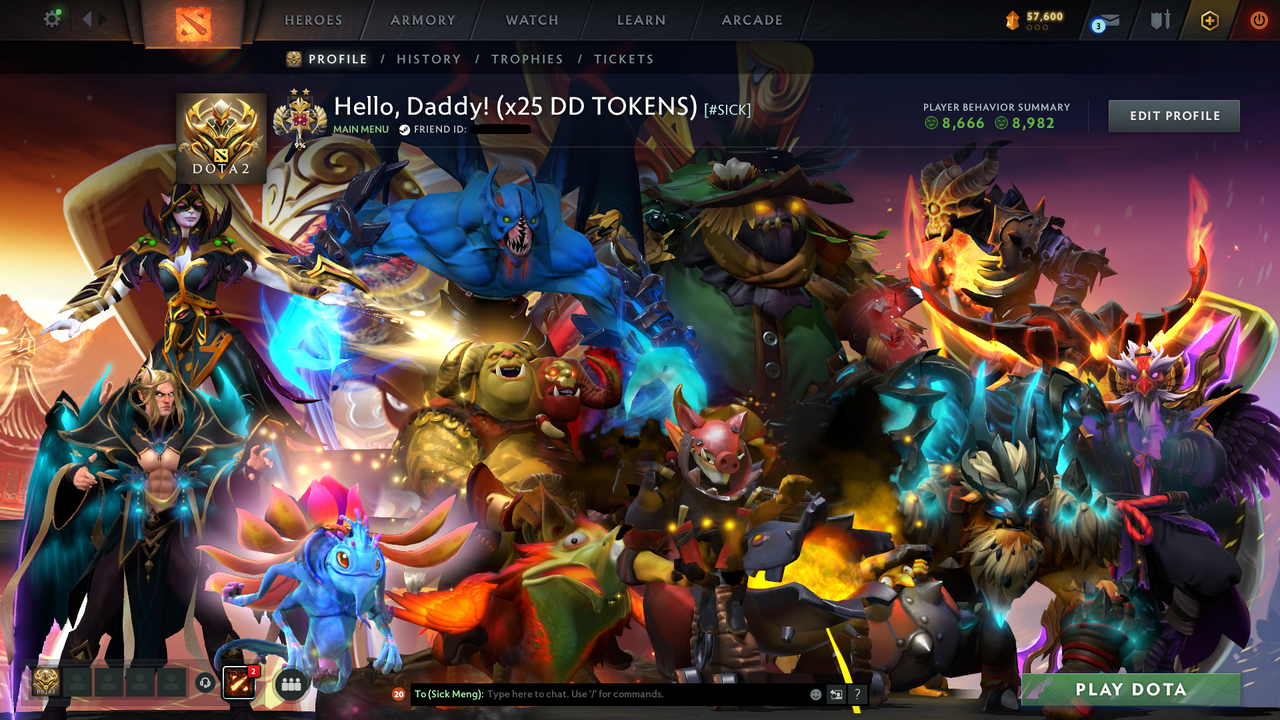Open the party finder people icon
Screen dimensions: 1280x720
(289, 682)
